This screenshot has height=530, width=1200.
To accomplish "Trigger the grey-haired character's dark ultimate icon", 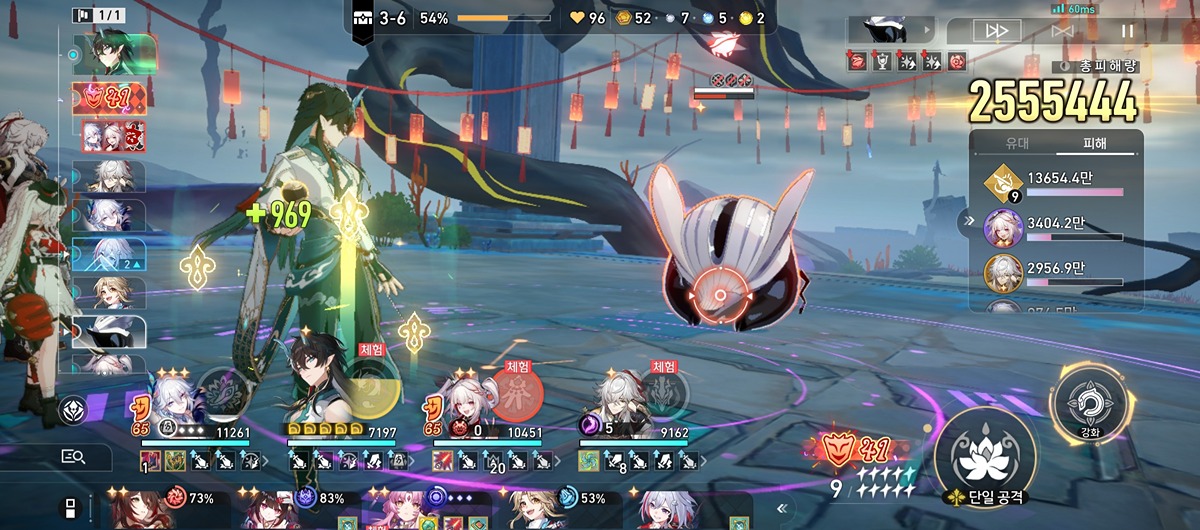I will click(662, 390).
